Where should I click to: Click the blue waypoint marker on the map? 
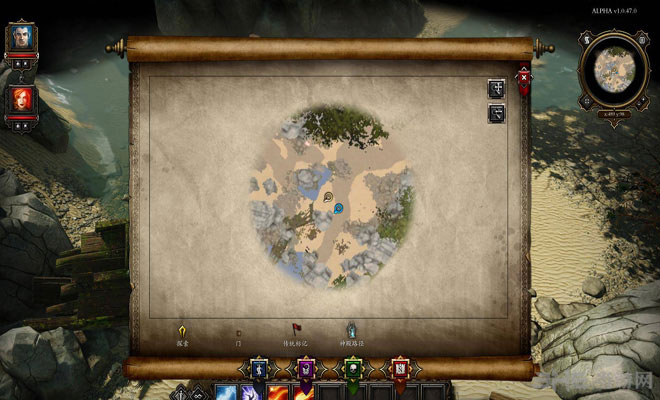(x=339, y=208)
